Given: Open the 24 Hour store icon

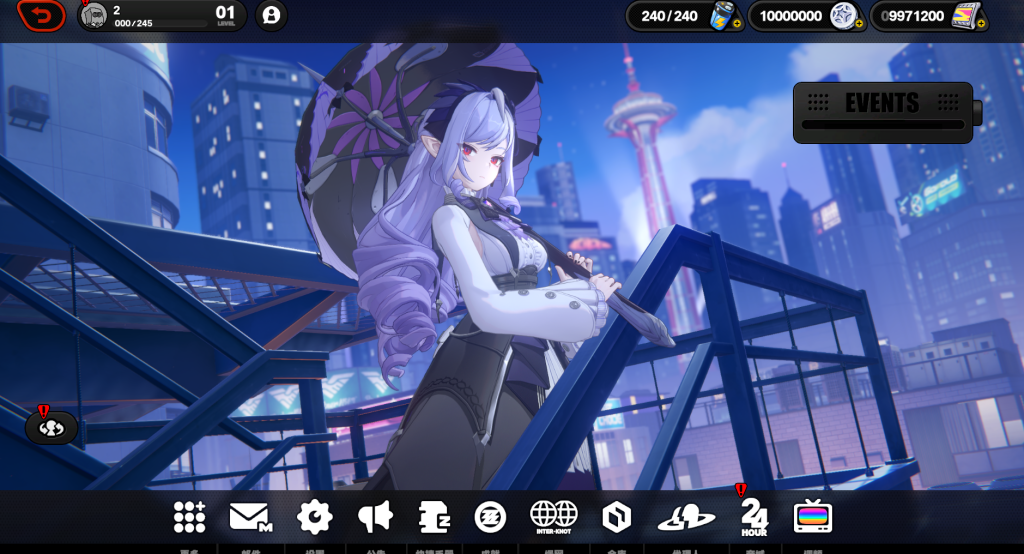Looking at the screenshot, I should click(x=754, y=516).
